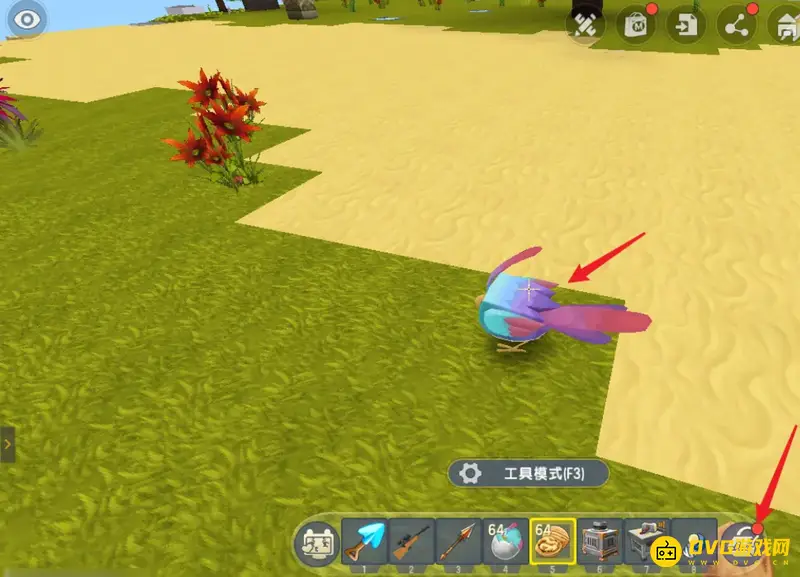Open the shopping bag store

(x=636, y=26)
